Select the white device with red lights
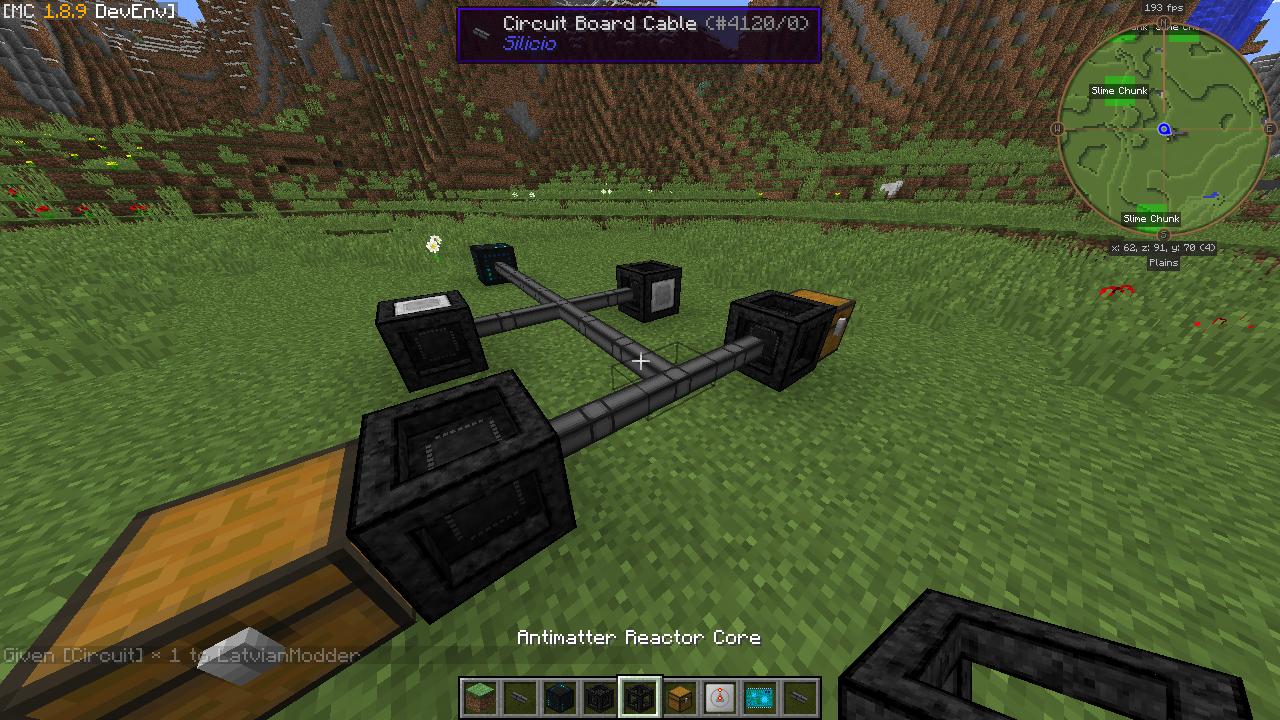Screen dimensions: 1280x720 [720, 697]
